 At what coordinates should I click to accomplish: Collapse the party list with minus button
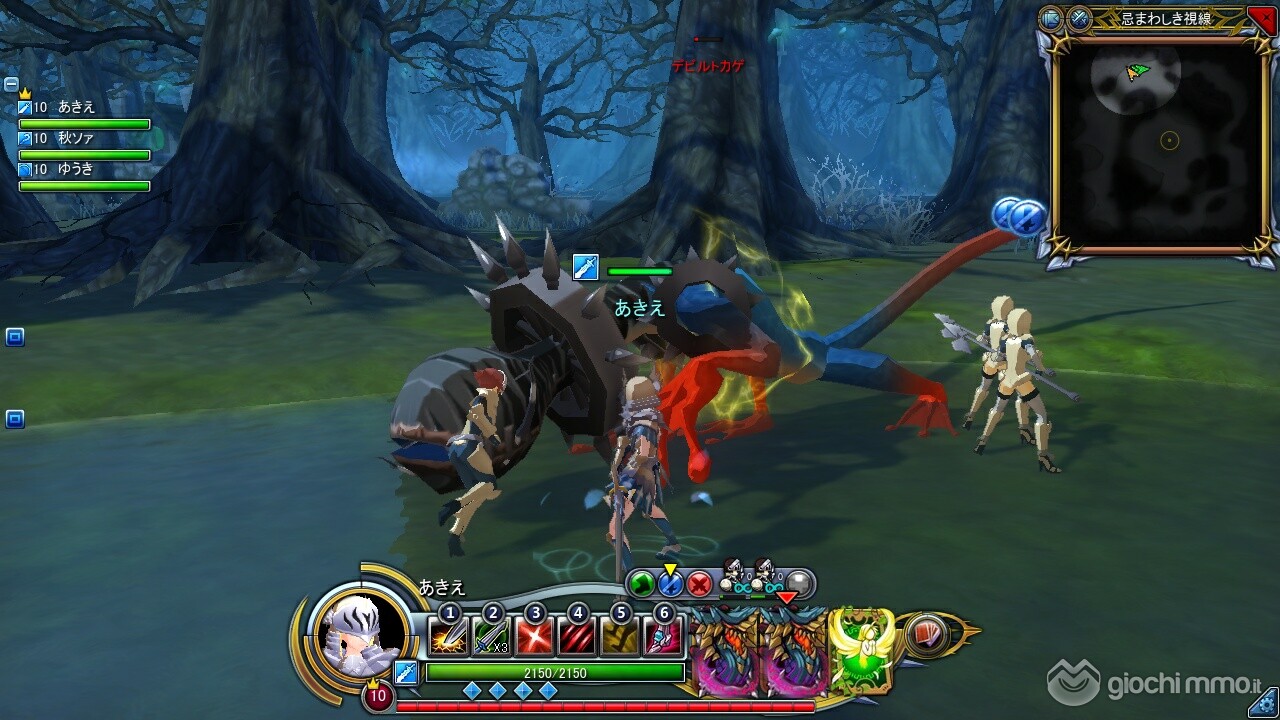(x=11, y=84)
